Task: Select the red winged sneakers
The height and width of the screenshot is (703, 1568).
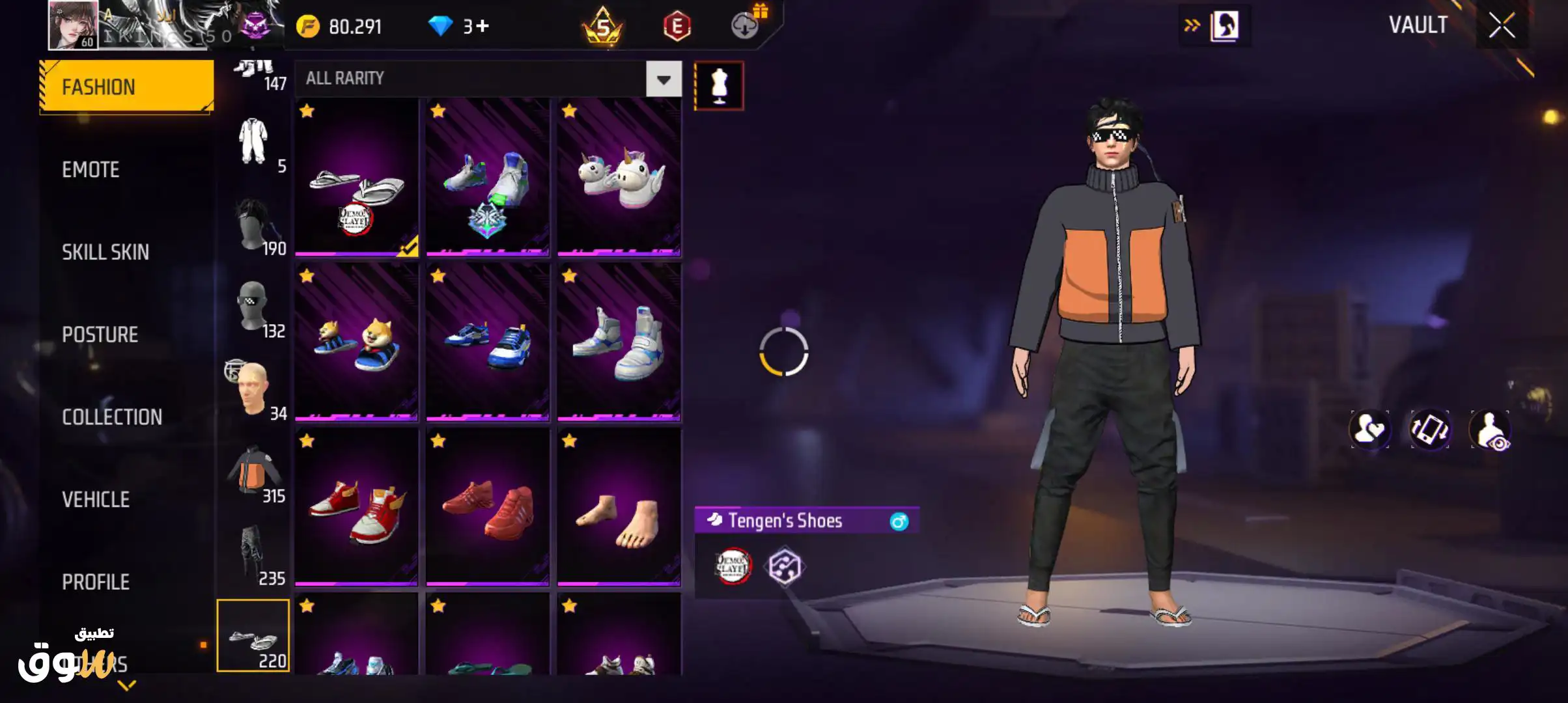Action: point(356,508)
